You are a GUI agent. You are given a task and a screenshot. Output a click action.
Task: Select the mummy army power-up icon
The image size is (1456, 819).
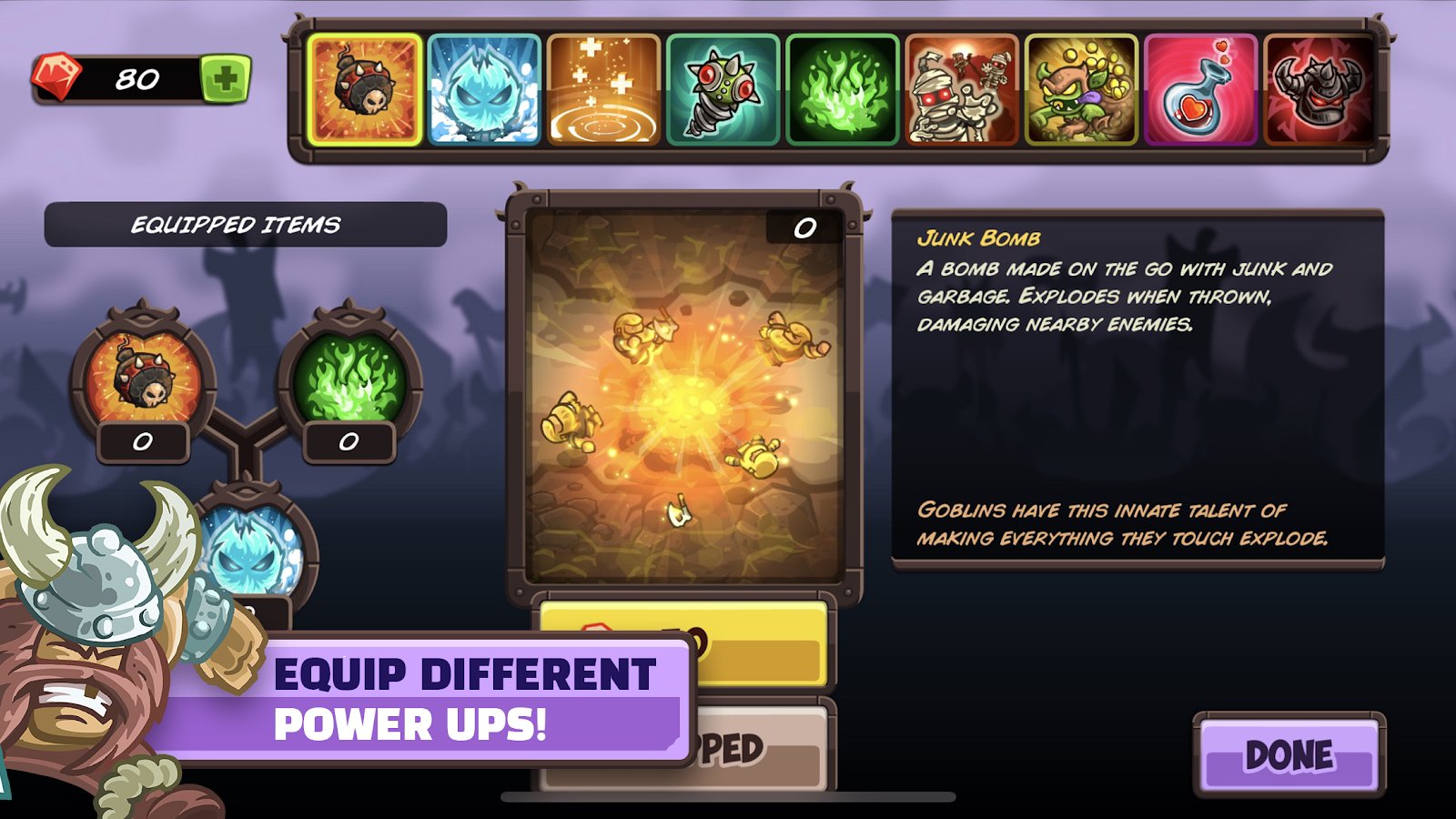pos(962,88)
